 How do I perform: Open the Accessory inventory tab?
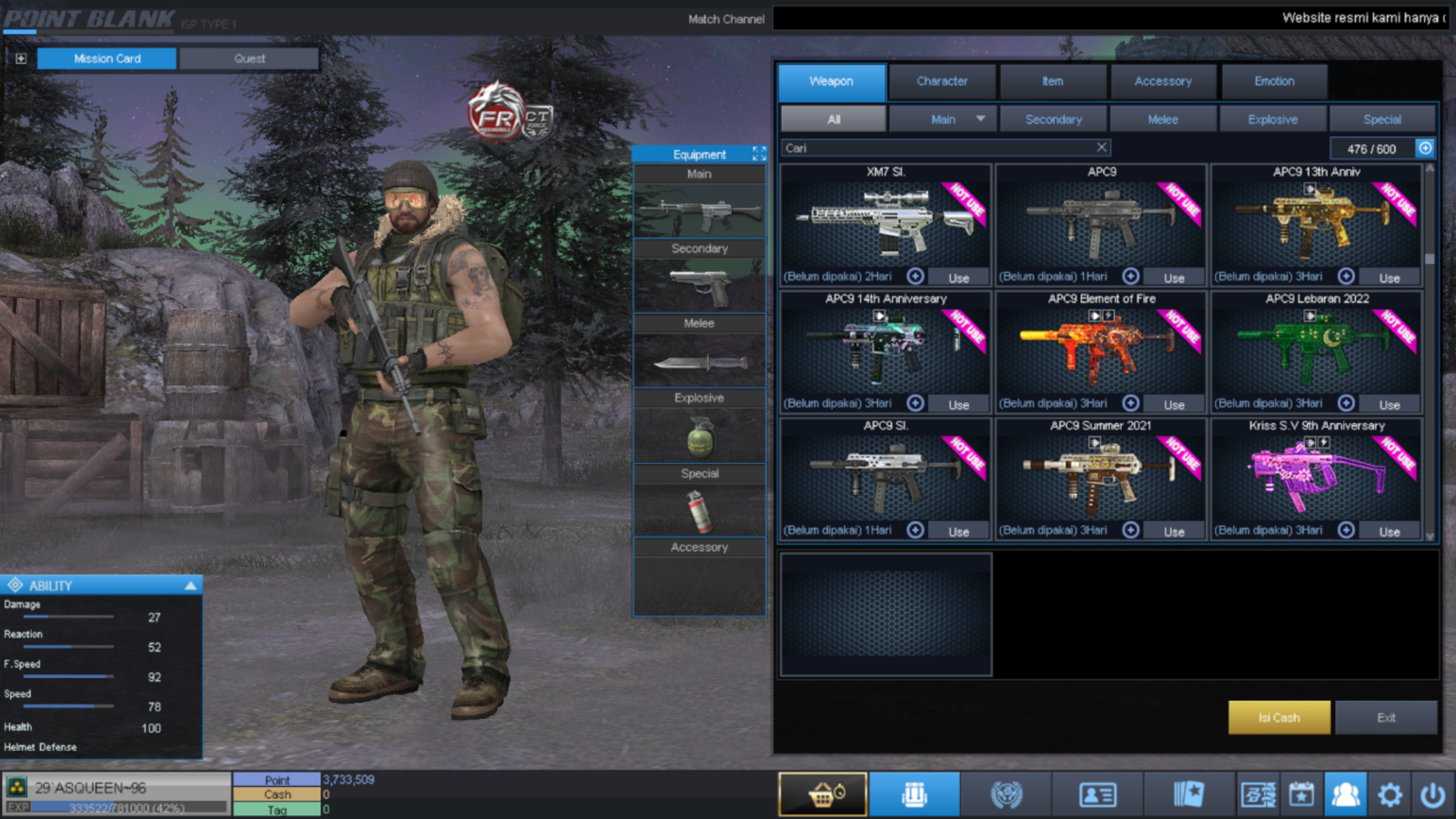pos(1163,81)
